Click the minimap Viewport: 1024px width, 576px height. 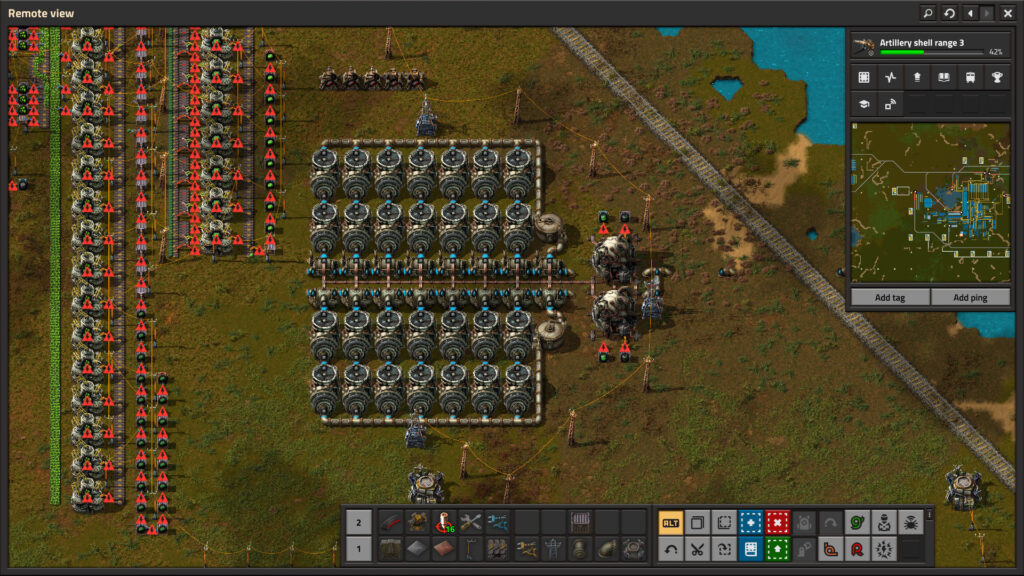pyautogui.click(x=929, y=203)
